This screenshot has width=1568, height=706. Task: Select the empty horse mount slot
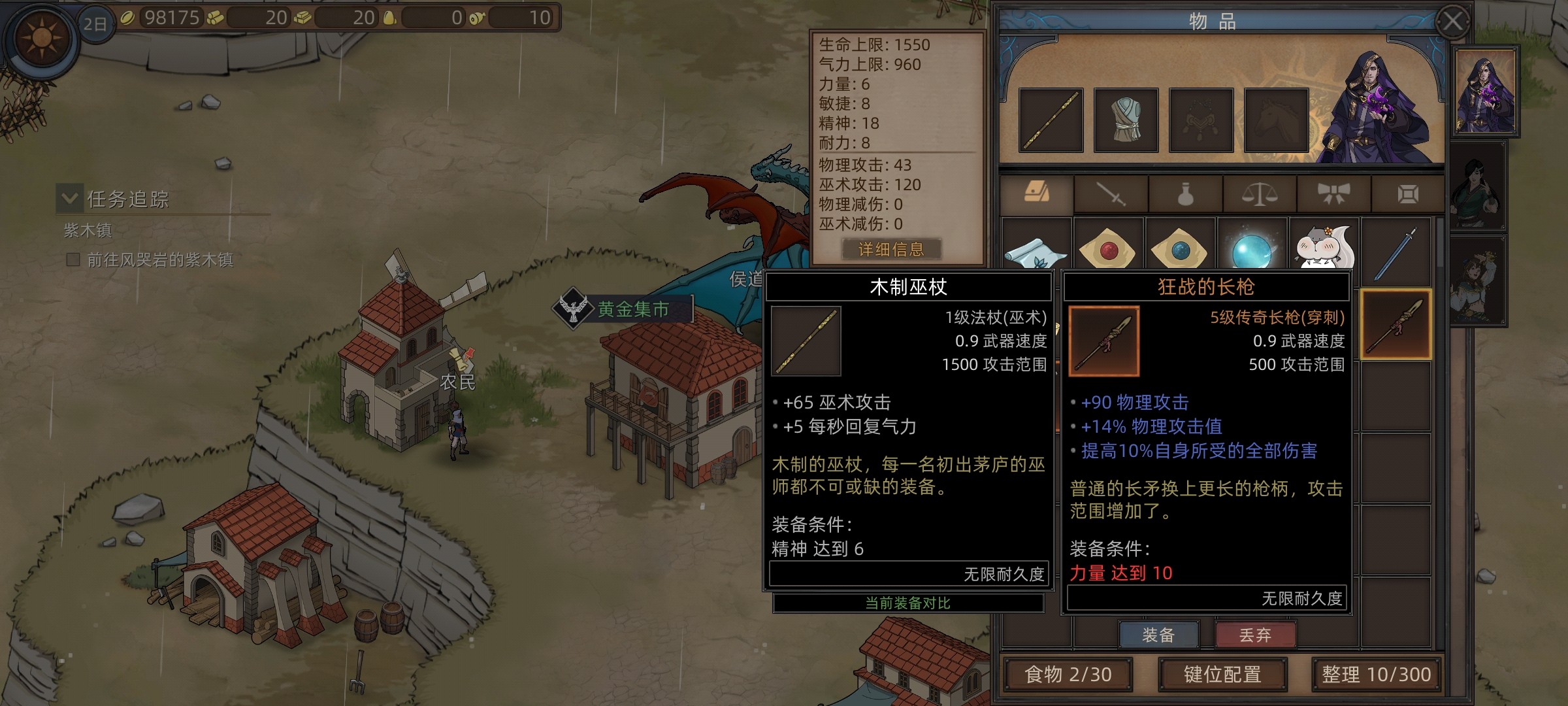[x=1276, y=120]
